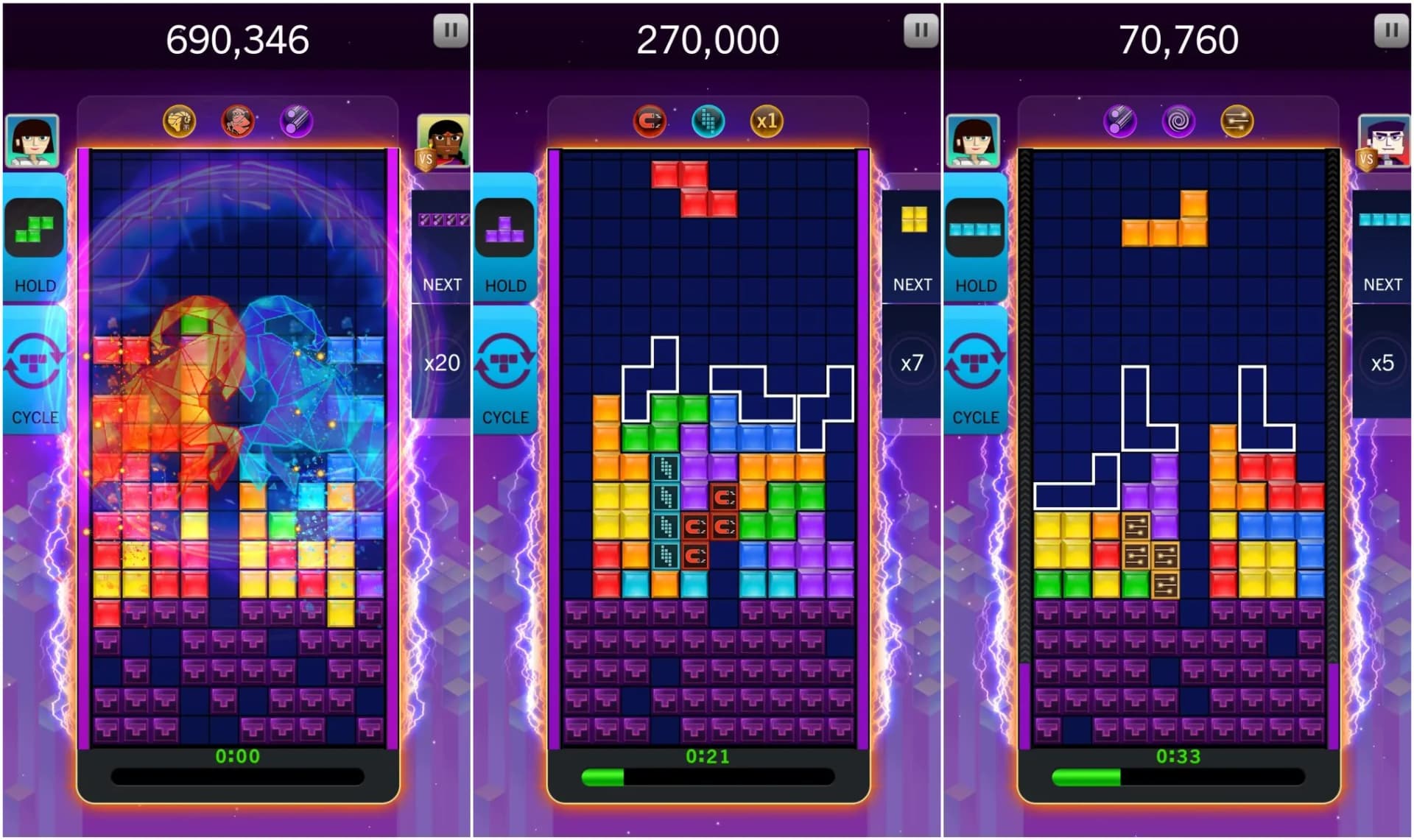The width and height of the screenshot is (1414, 840).
Task: Select the red character-face power-up icon
Action: [x=237, y=121]
